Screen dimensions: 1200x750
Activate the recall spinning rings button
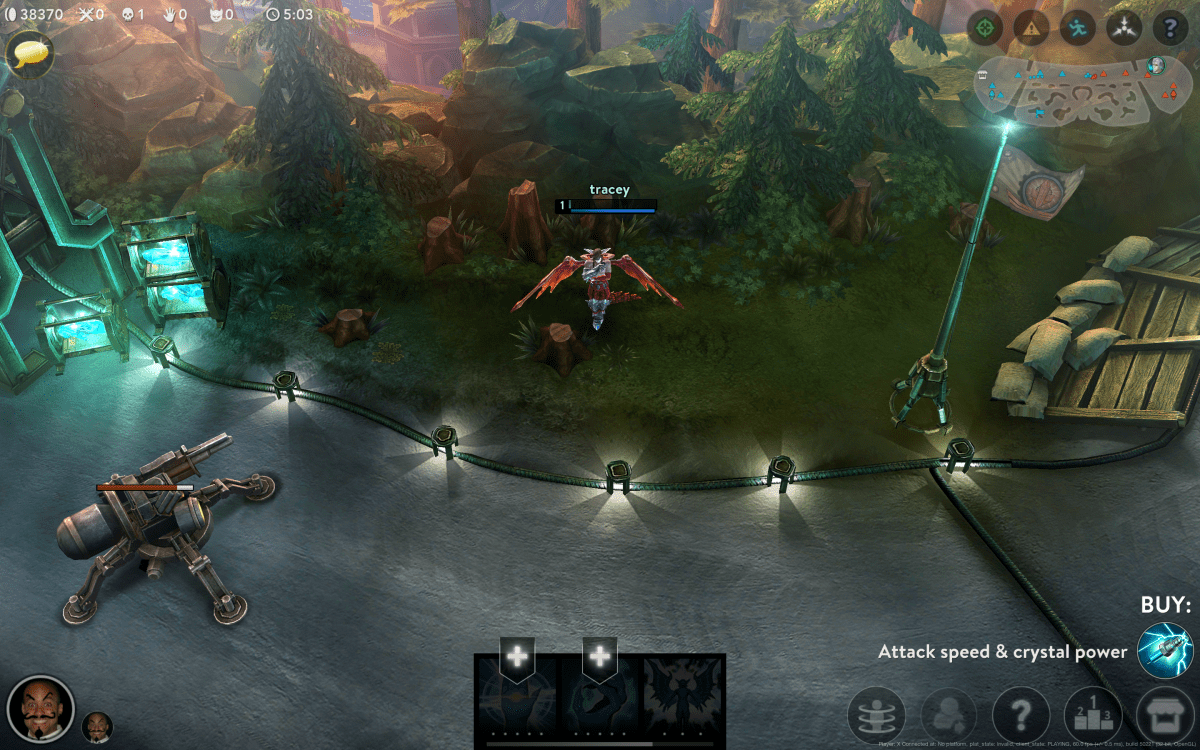point(876,716)
